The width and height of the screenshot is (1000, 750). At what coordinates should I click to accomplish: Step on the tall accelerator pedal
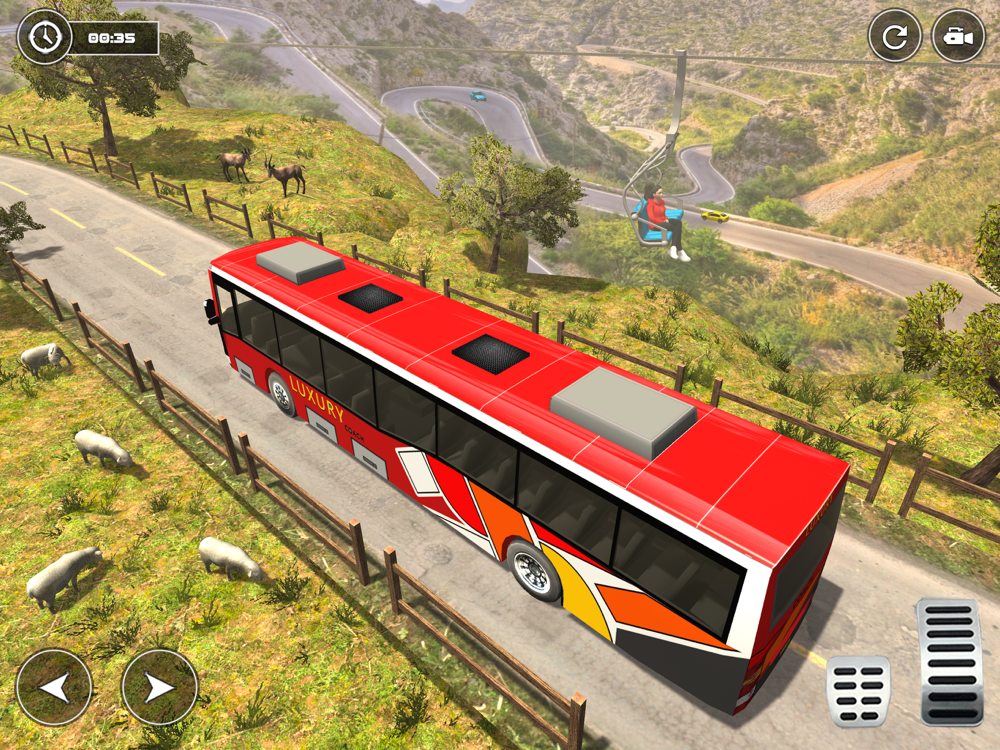pos(949,661)
